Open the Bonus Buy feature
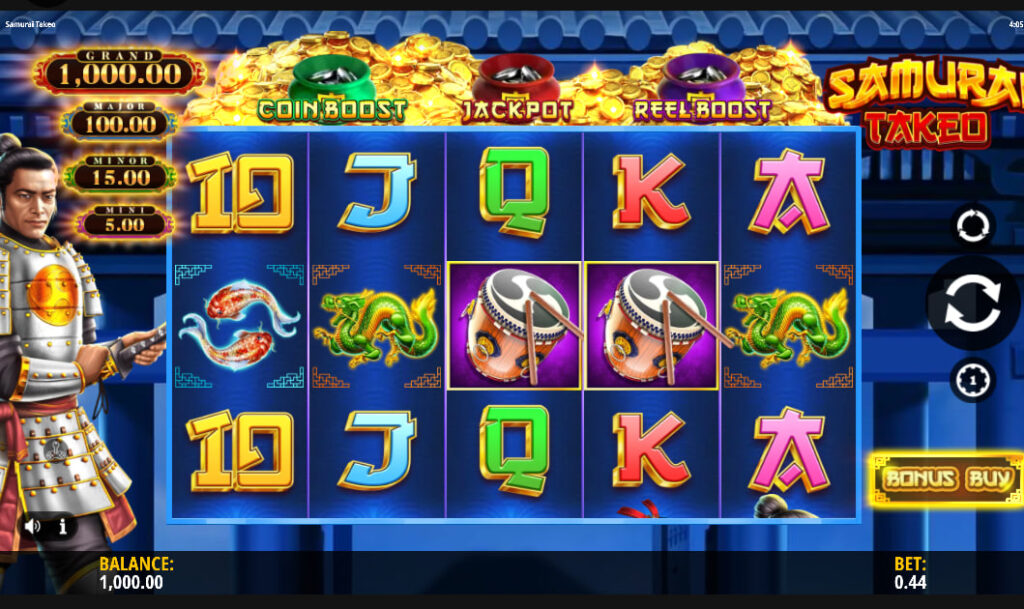 (x=947, y=479)
